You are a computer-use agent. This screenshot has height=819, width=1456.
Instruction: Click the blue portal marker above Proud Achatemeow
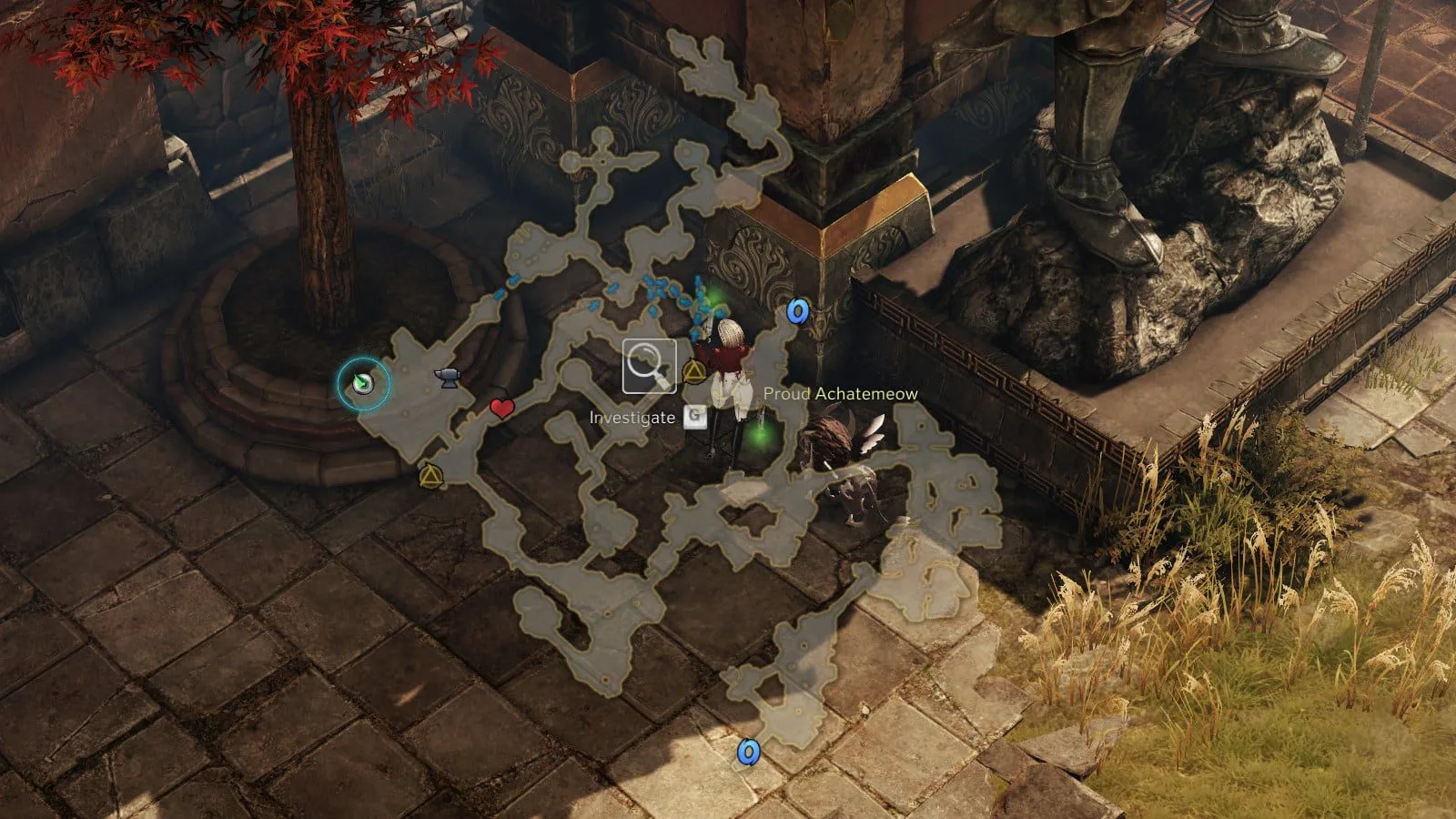[x=798, y=312]
